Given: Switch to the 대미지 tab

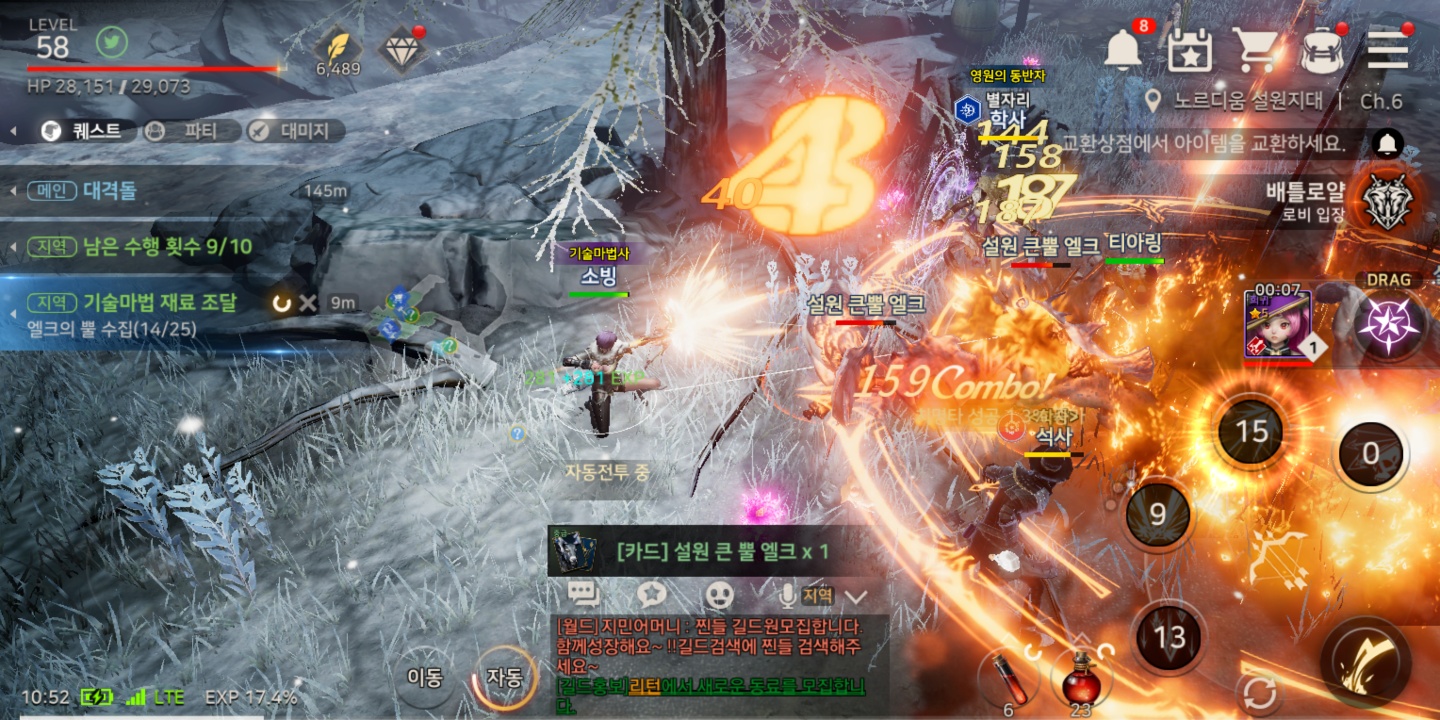Looking at the screenshot, I should pos(295,131).
